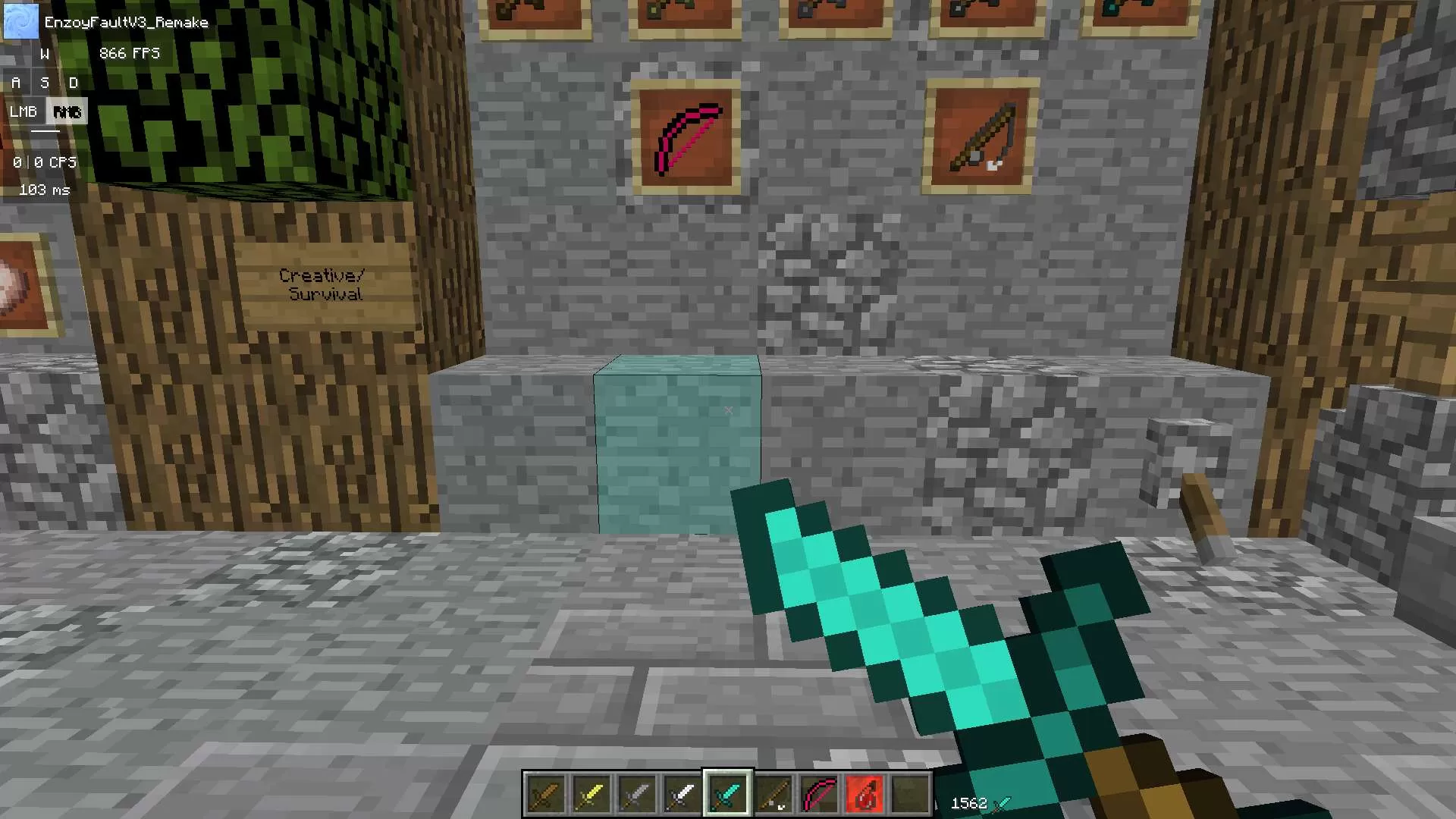Click the 103 ms ping readout
1456x819 pixels.
pyautogui.click(x=43, y=190)
